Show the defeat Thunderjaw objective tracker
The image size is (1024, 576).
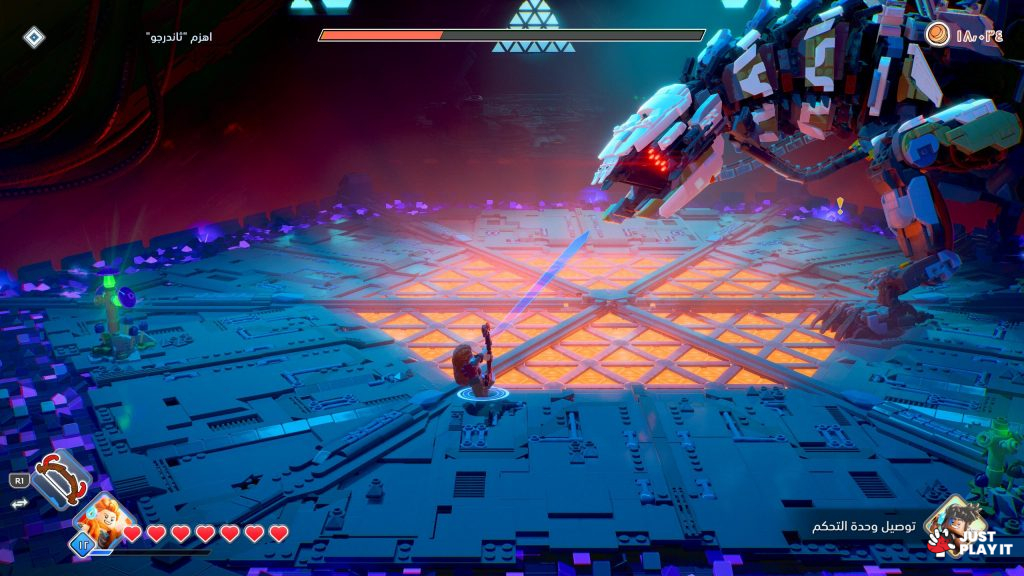click(x=179, y=37)
